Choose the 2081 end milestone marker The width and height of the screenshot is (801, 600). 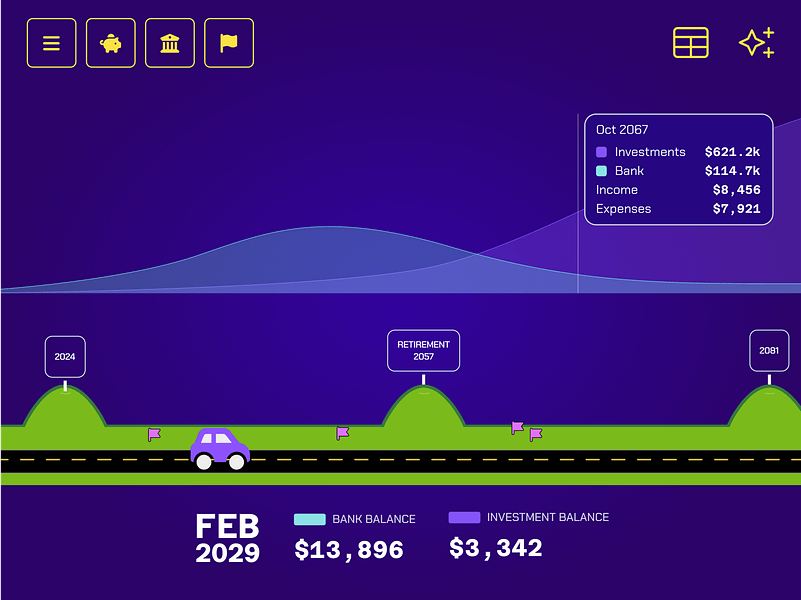click(x=769, y=351)
